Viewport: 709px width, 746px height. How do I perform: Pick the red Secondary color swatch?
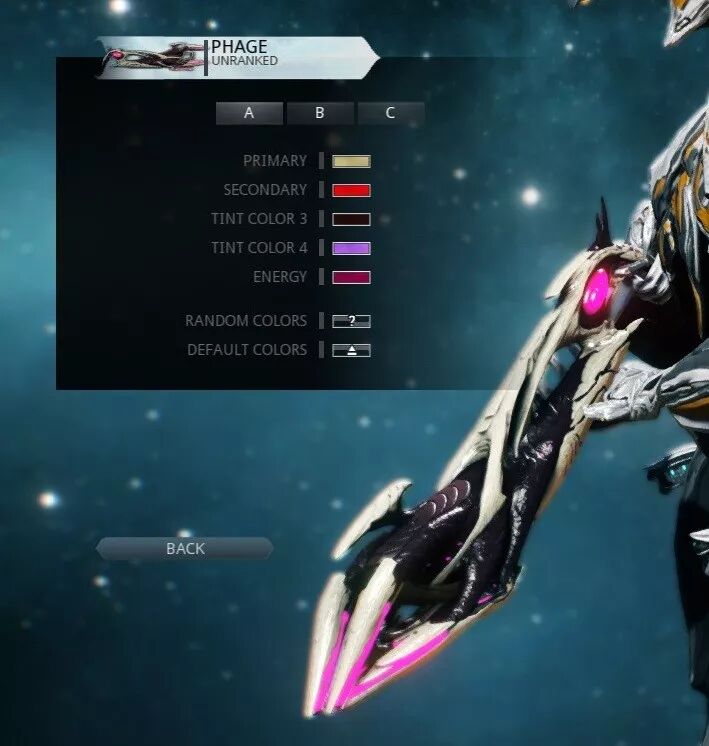coord(351,190)
